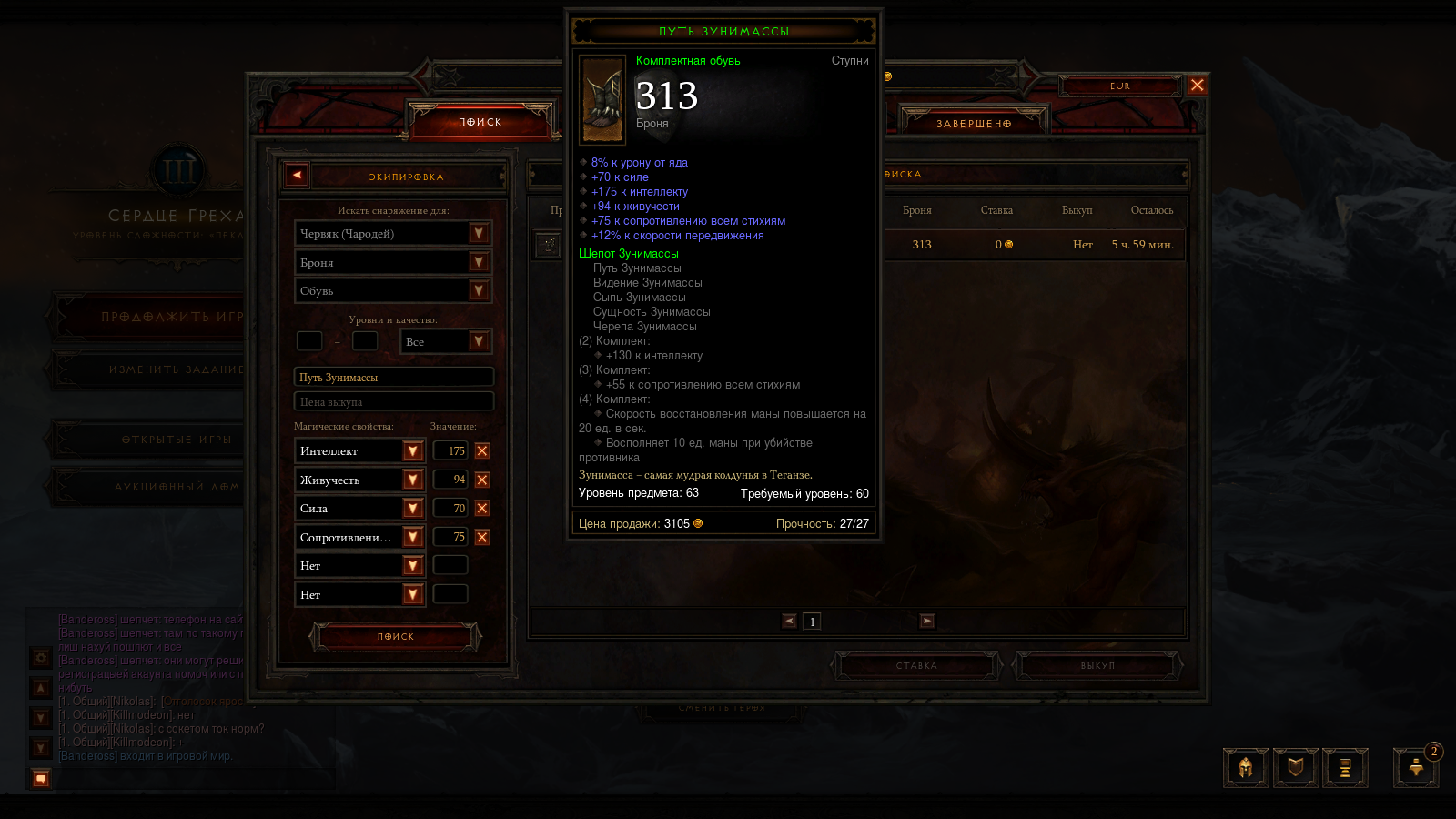Open the Интеллект property dropdown

pyautogui.click(x=412, y=451)
